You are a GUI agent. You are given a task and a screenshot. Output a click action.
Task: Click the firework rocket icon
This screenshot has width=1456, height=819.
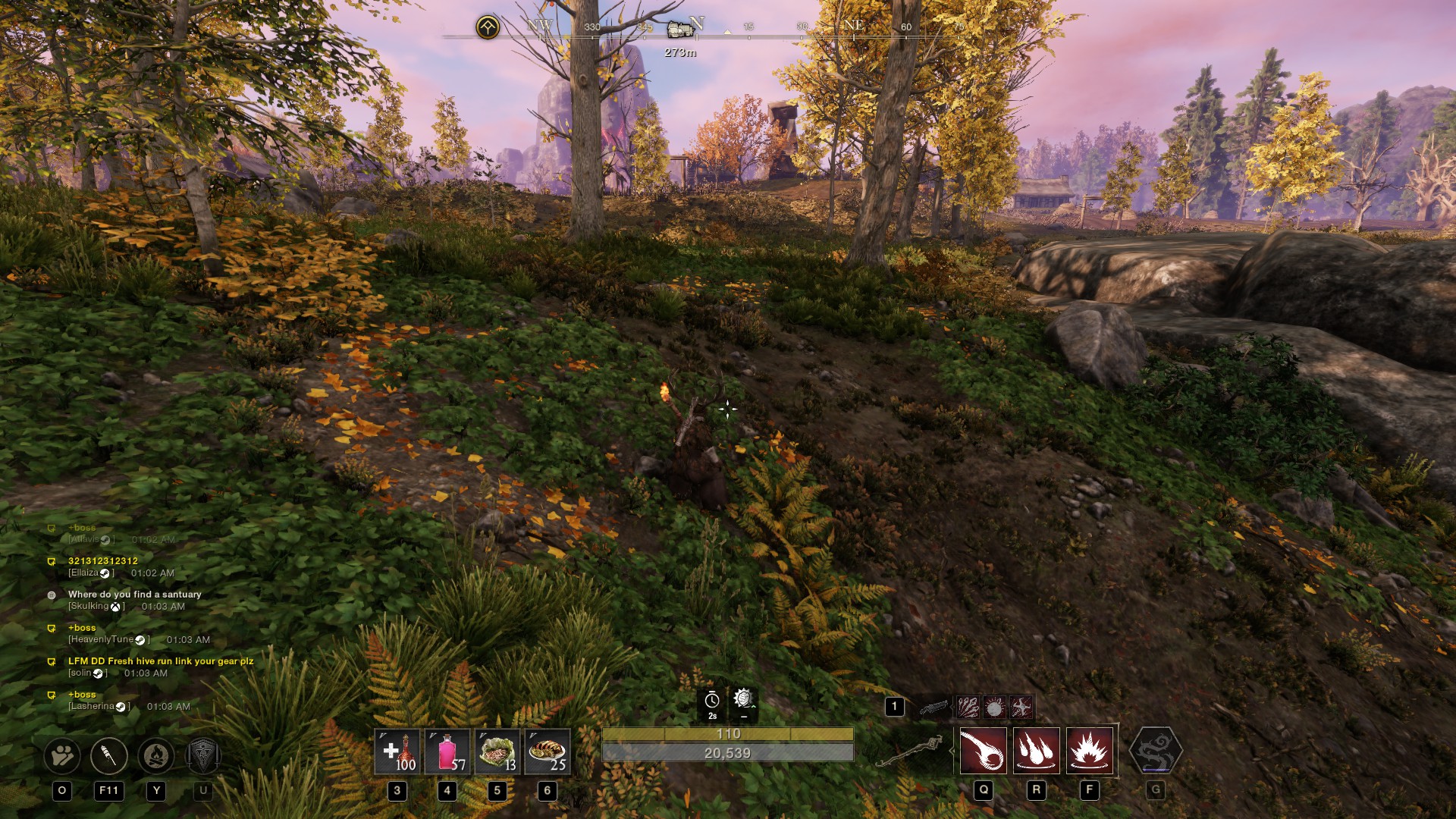[108, 755]
